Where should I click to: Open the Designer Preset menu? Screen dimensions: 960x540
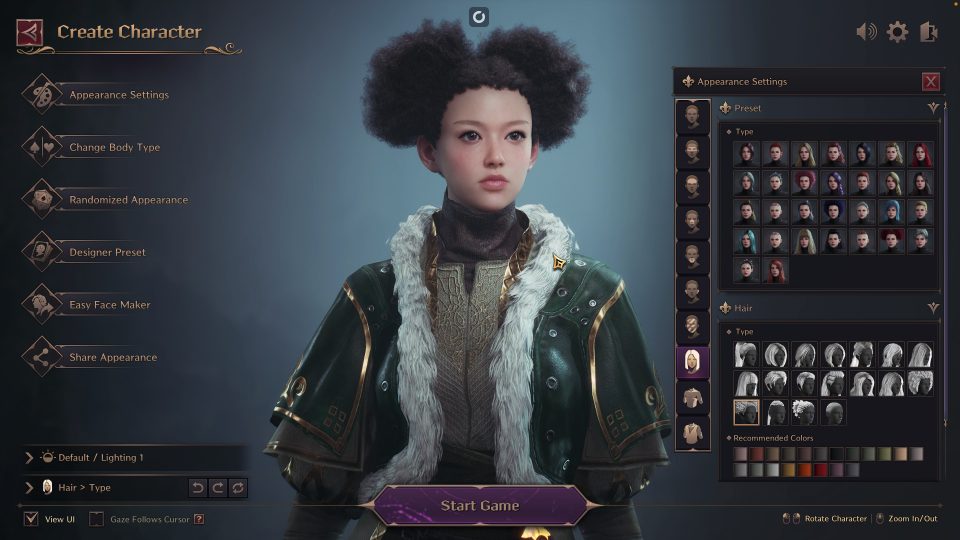pyautogui.click(x=107, y=253)
